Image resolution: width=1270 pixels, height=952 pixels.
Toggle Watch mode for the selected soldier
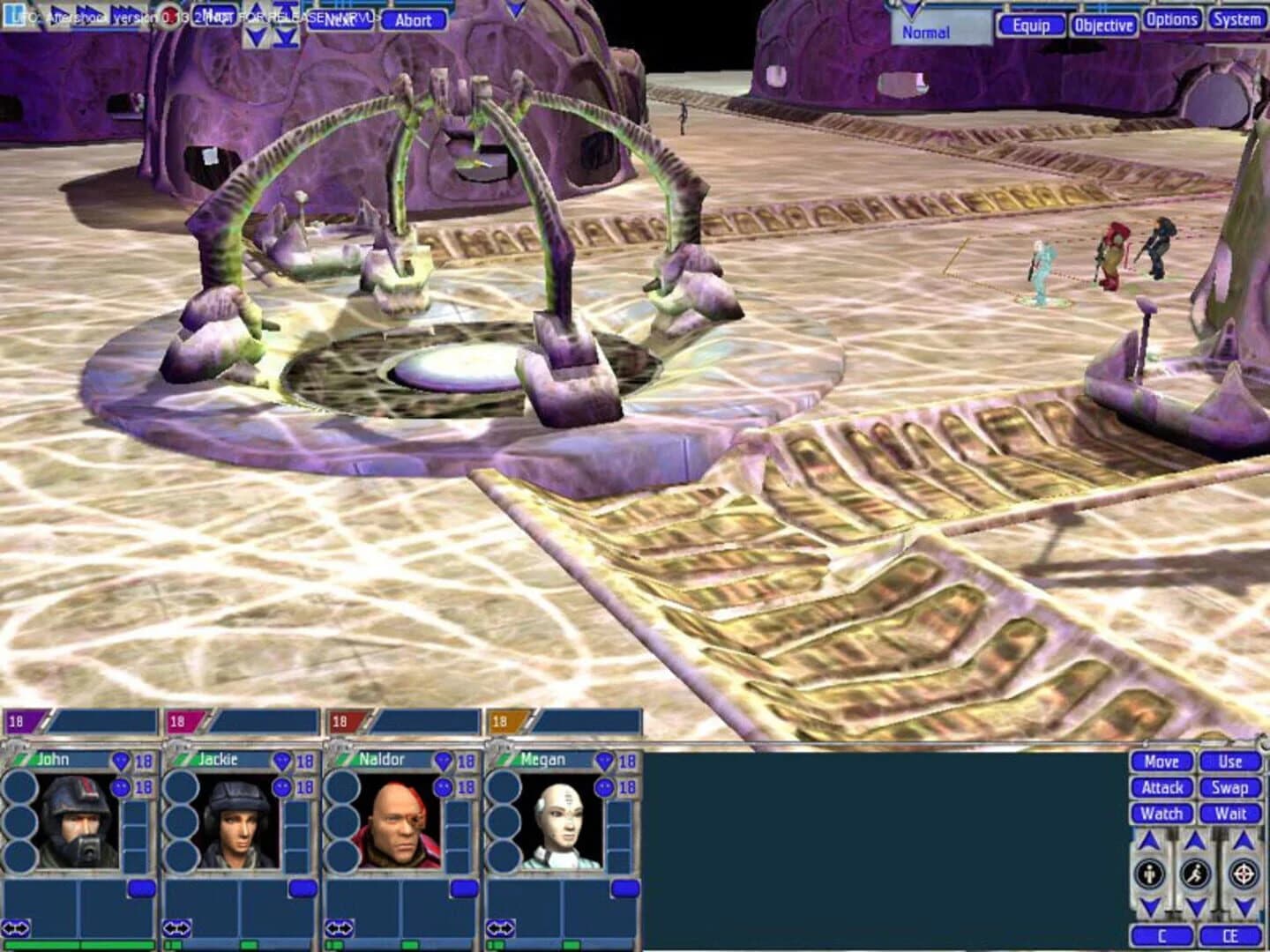pos(1163,814)
